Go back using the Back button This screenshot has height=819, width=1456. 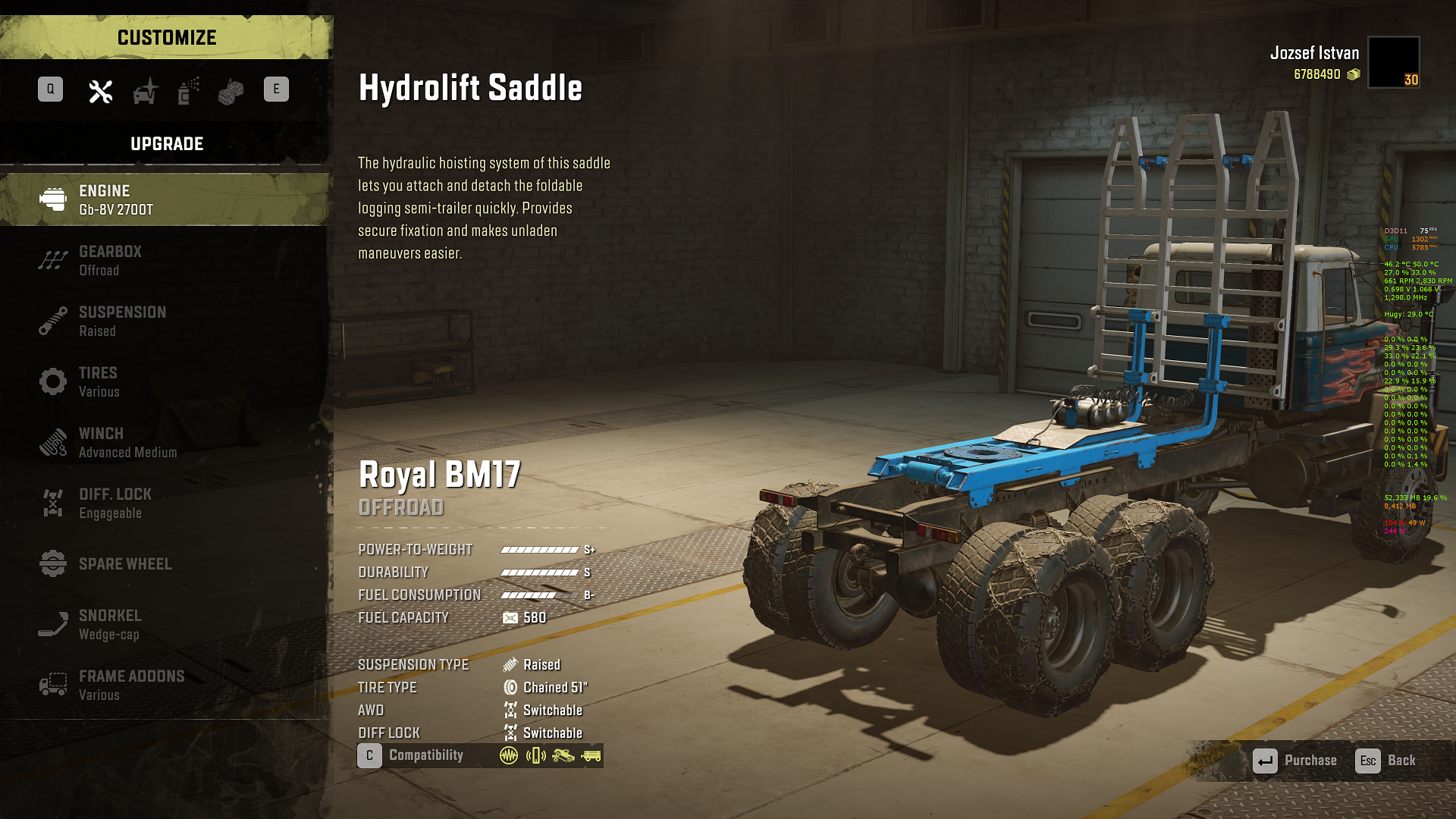pyautogui.click(x=1386, y=761)
